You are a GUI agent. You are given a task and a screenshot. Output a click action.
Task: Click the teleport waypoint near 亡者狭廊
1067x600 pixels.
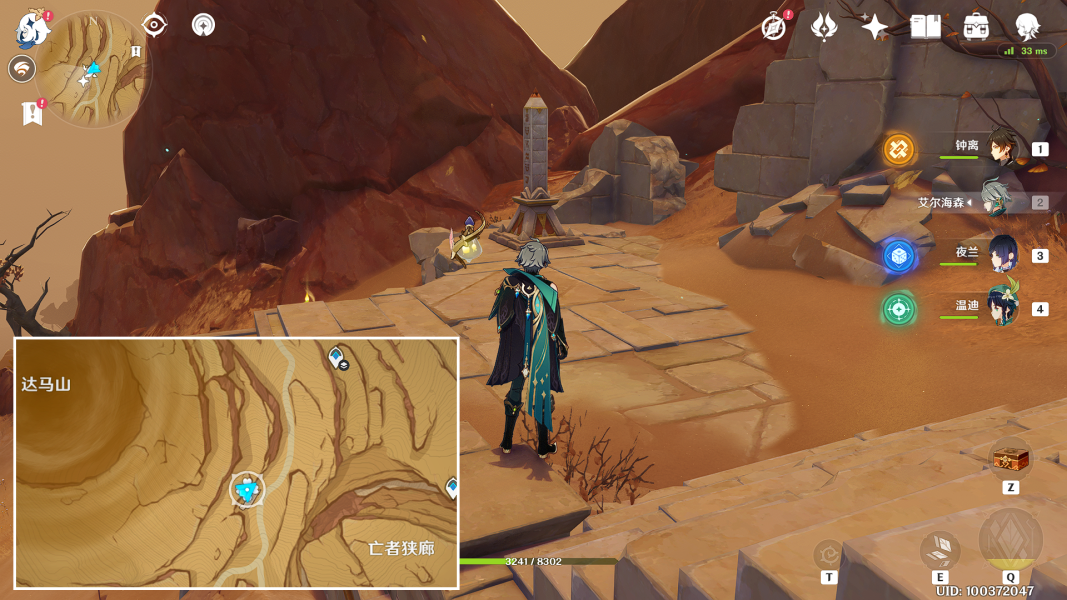click(452, 487)
